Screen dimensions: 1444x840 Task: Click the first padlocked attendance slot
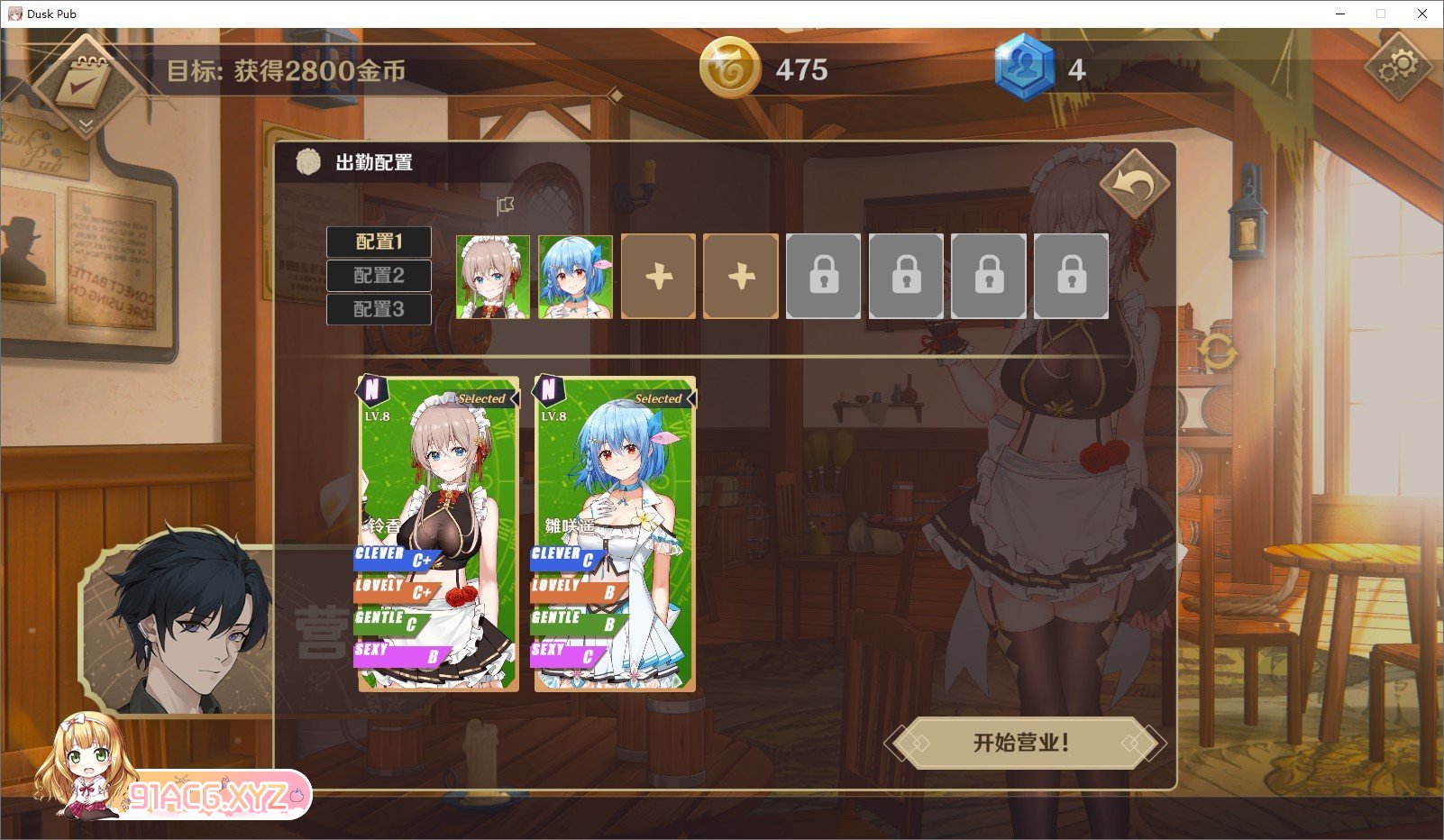(x=823, y=276)
